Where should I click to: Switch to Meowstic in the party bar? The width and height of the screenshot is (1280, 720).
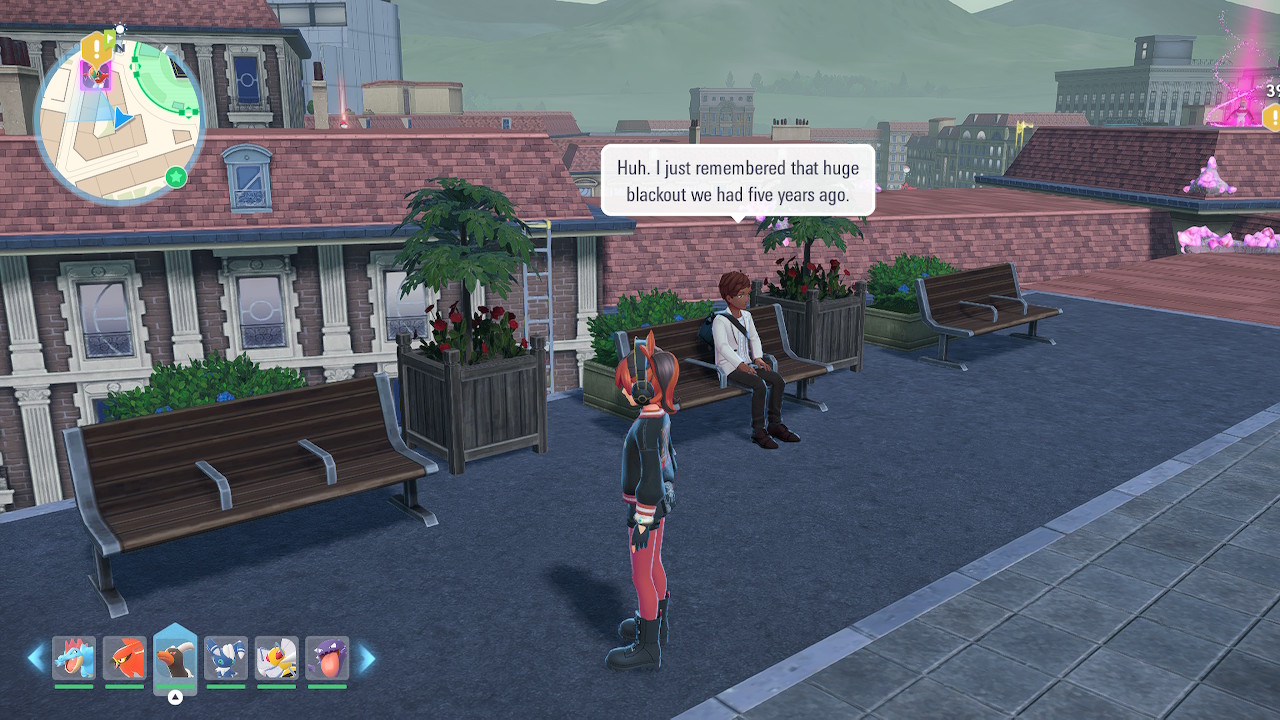click(226, 658)
